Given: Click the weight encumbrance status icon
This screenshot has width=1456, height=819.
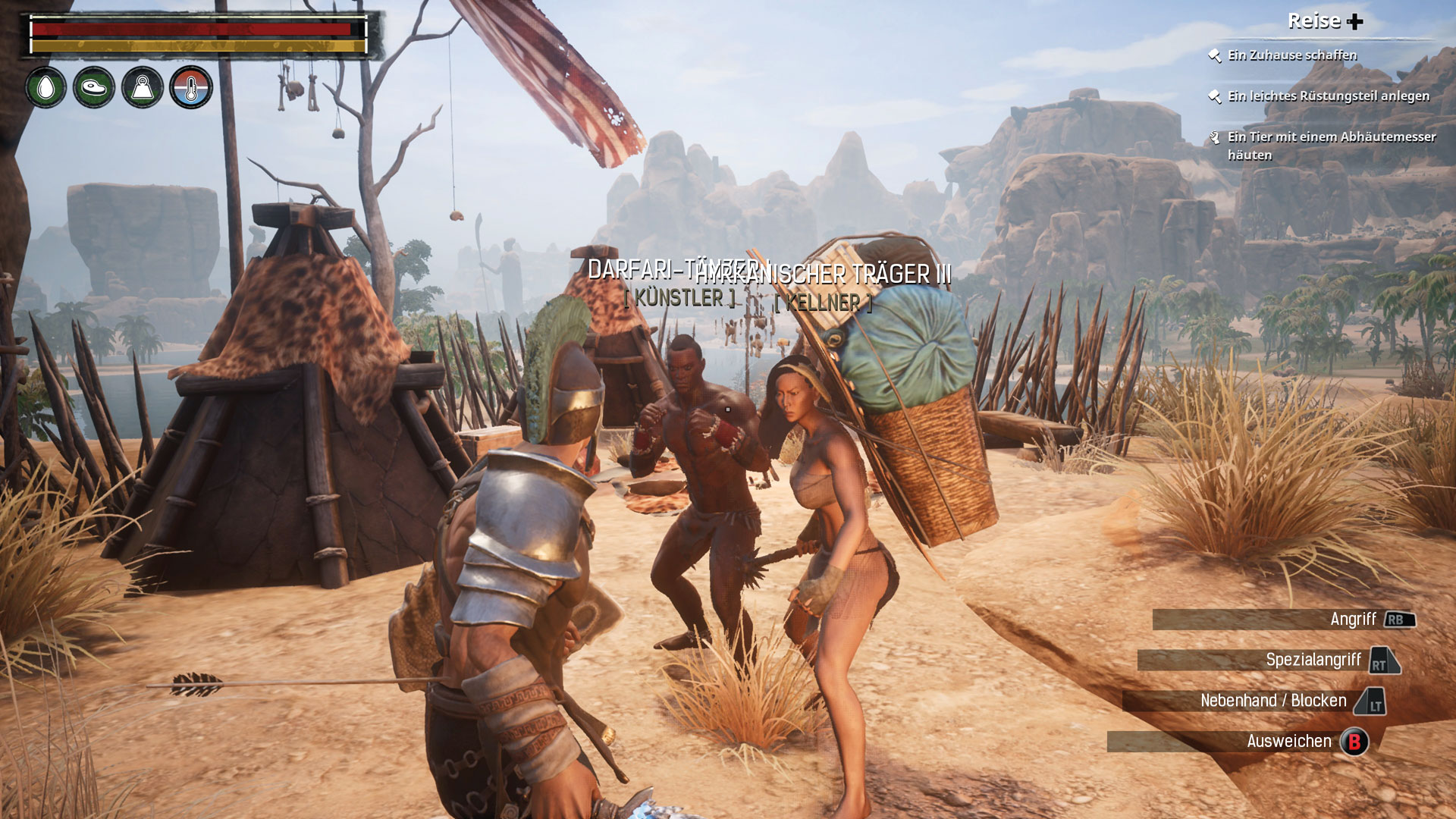Looking at the screenshot, I should pos(143,88).
